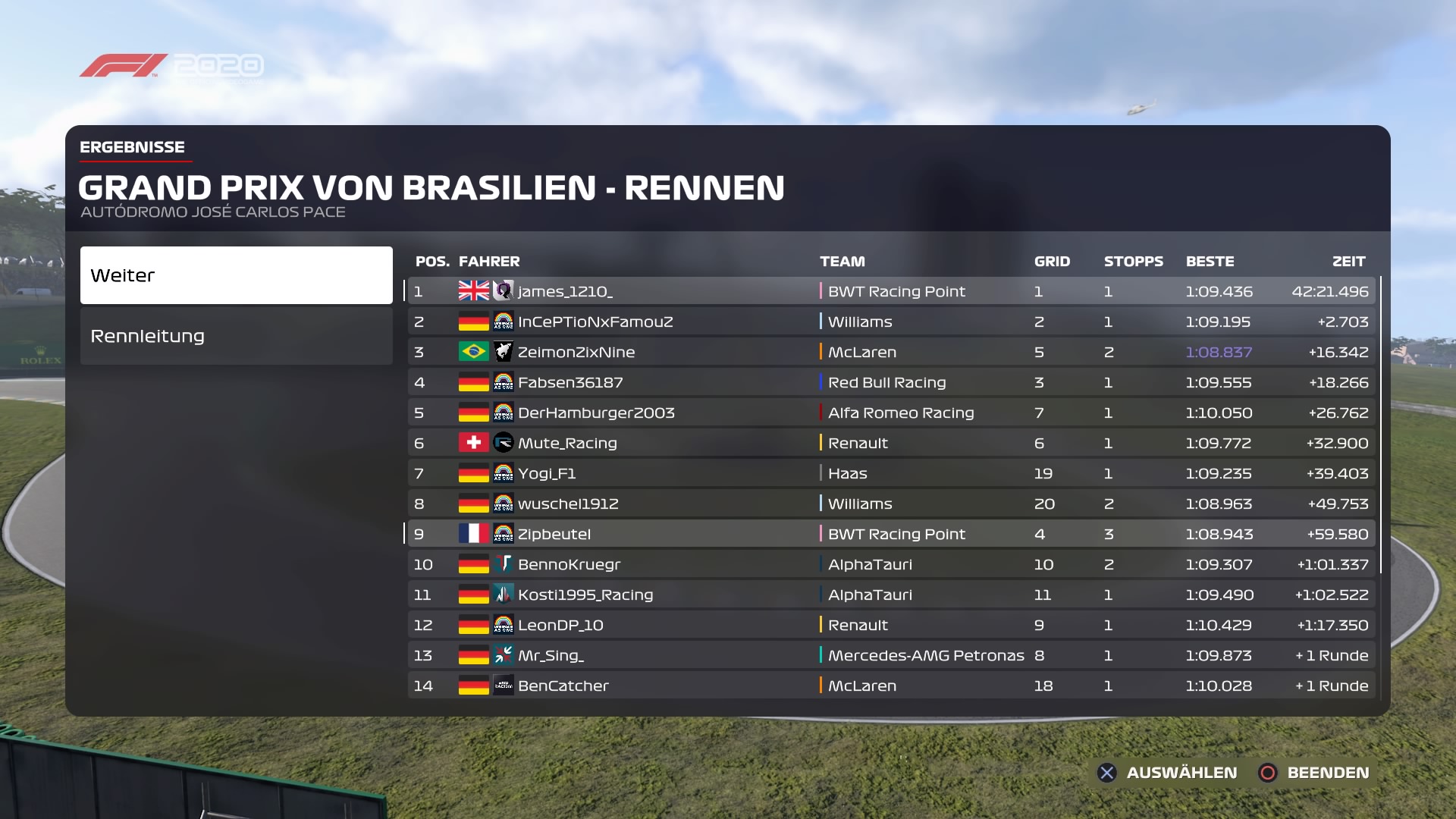Pick wuschel1912 in eighth place
Screen dimensions: 1456x819
click(891, 504)
